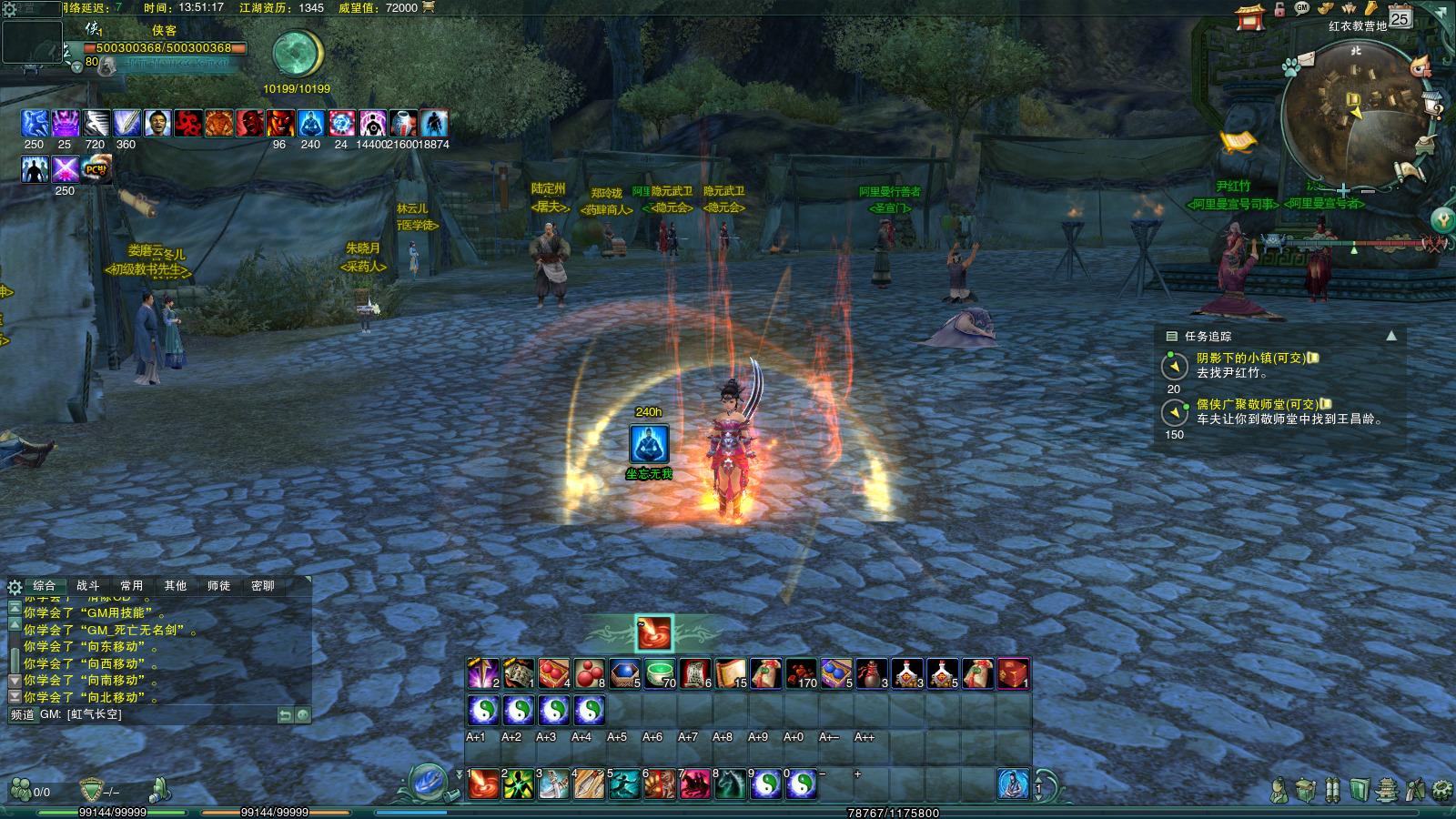The width and height of the screenshot is (1456, 819).
Task: Use the red gift box item slot
Action: (x=1013, y=674)
